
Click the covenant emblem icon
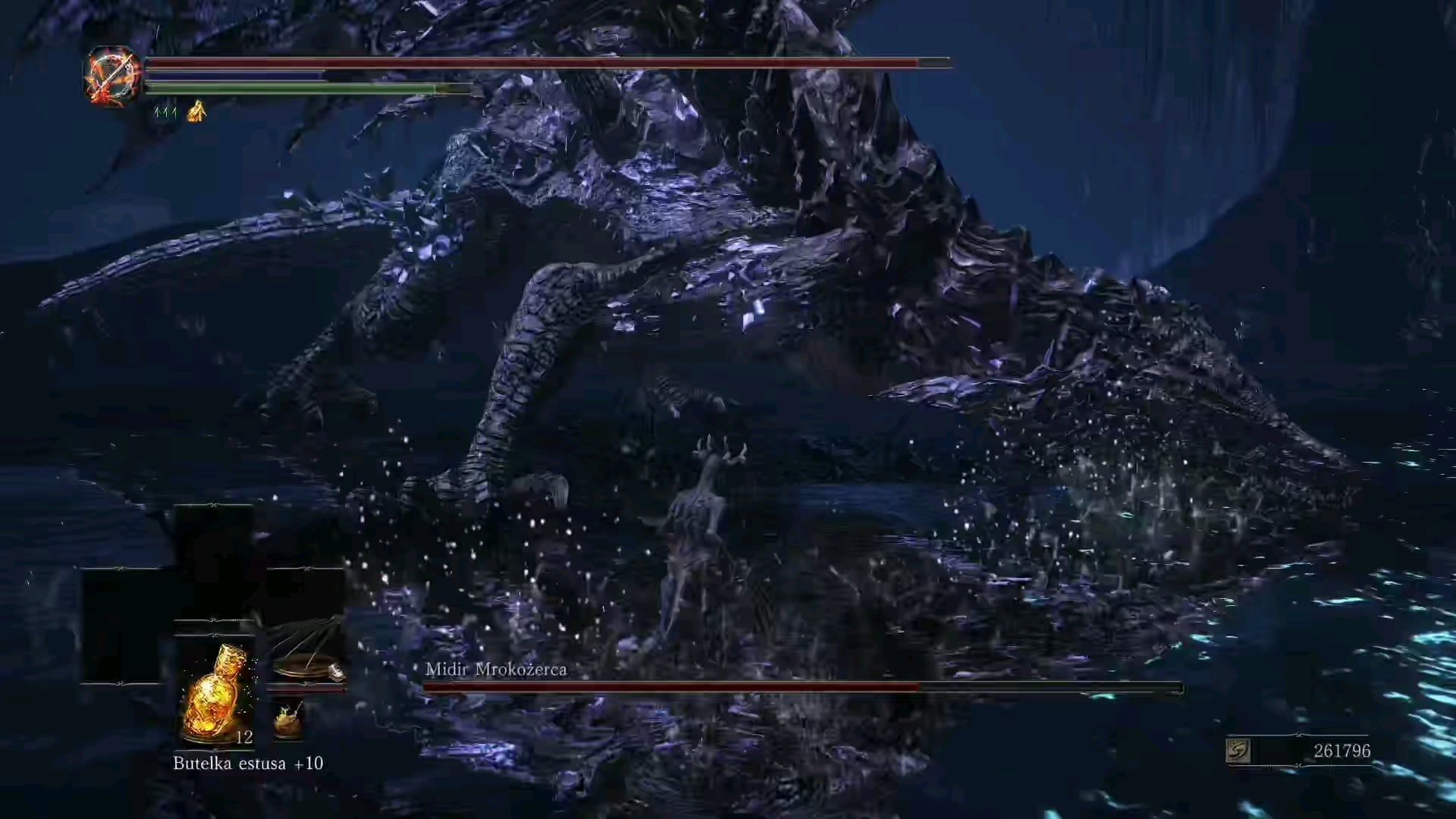point(112,77)
